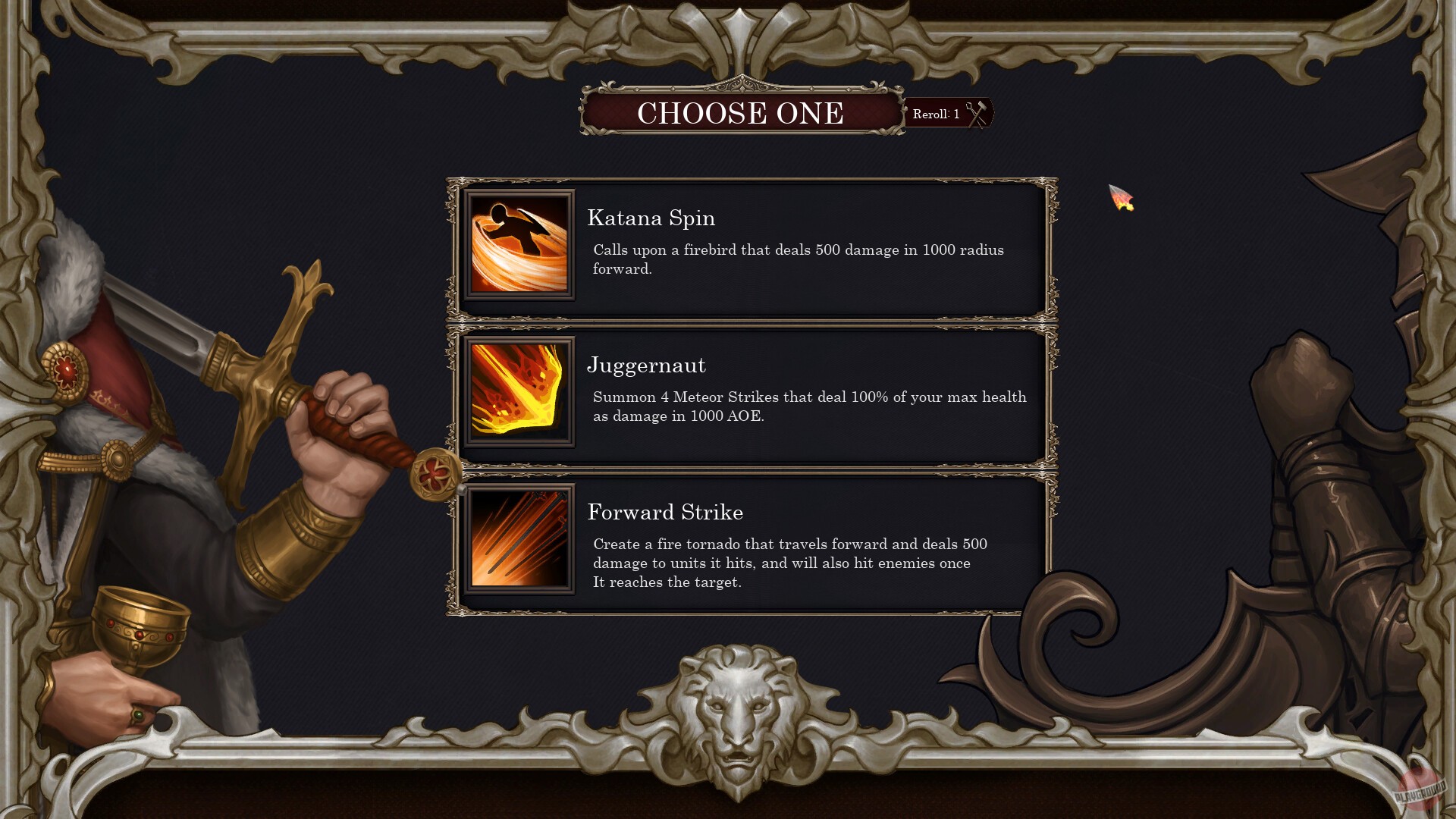Click the Katana Spin title text

(650, 218)
